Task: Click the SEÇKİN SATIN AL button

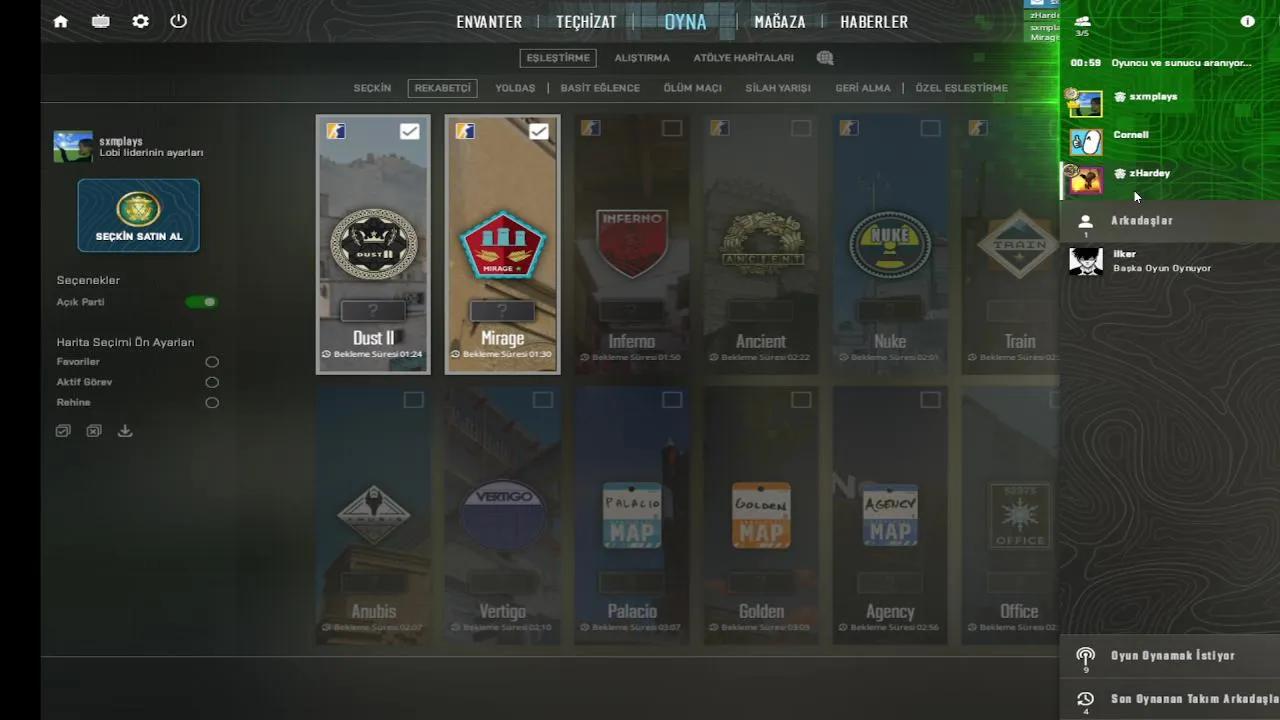Action: 138,215
